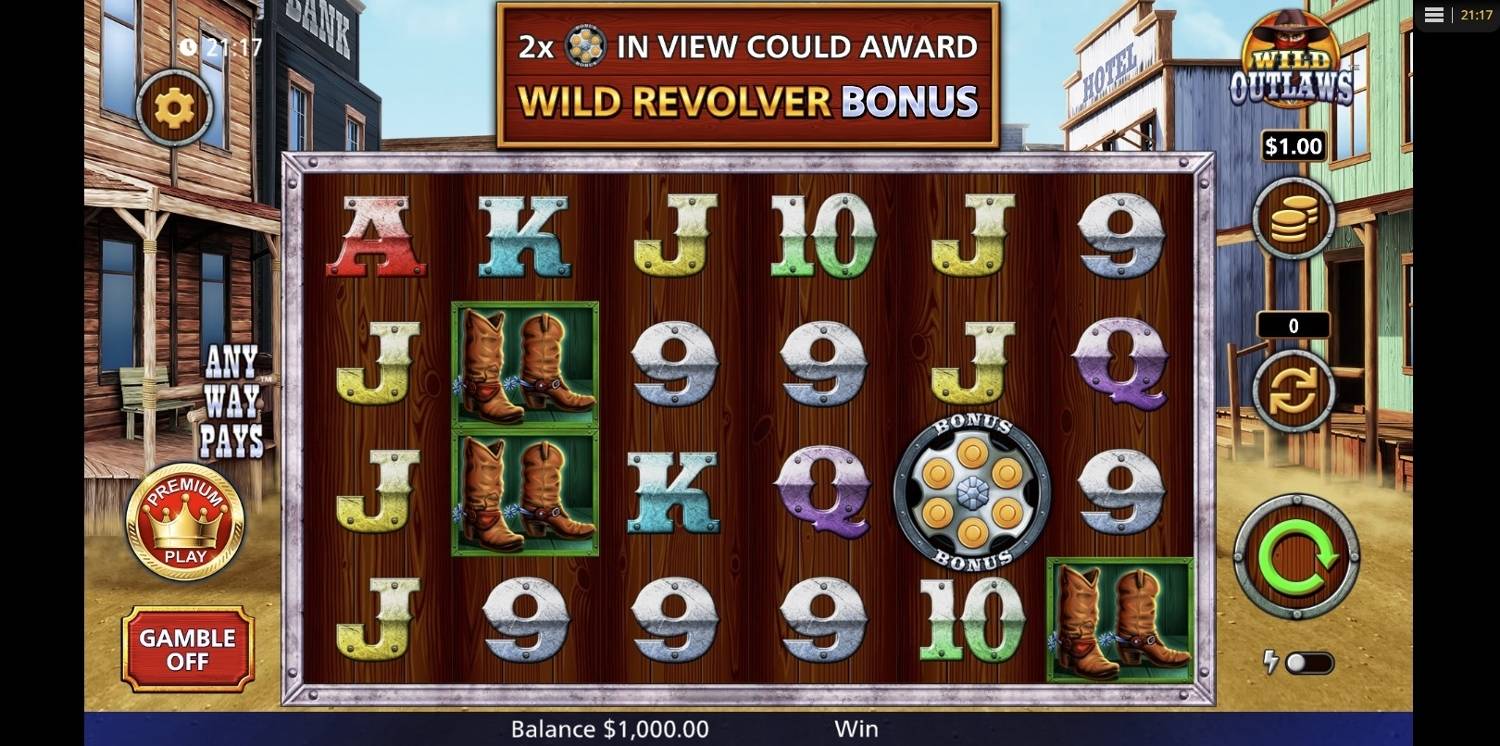Toggle the Gamble Off button
The width and height of the screenshot is (1500, 746).
tap(188, 649)
